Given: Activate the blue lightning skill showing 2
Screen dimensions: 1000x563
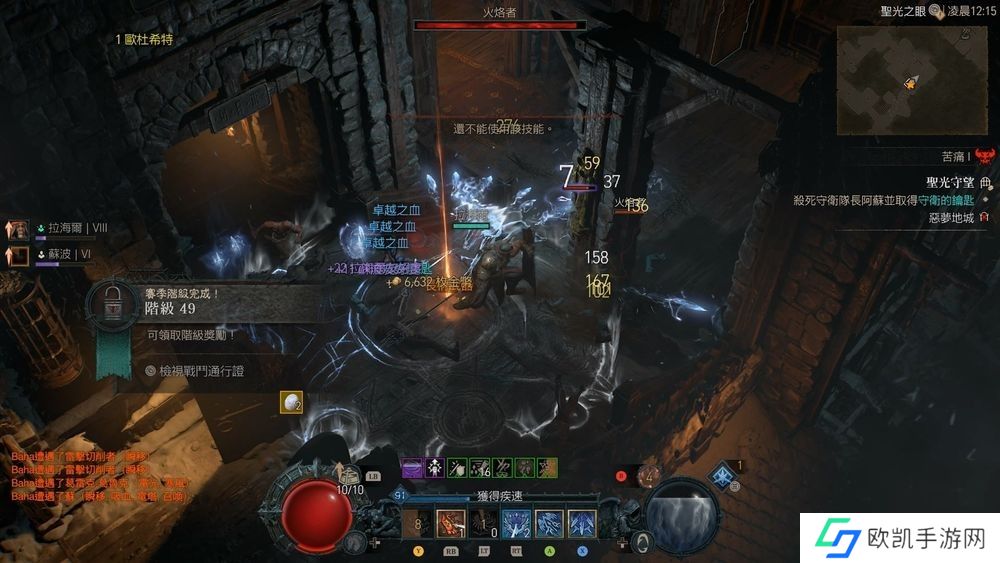Looking at the screenshot, I should pyautogui.click(x=517, y=522).
